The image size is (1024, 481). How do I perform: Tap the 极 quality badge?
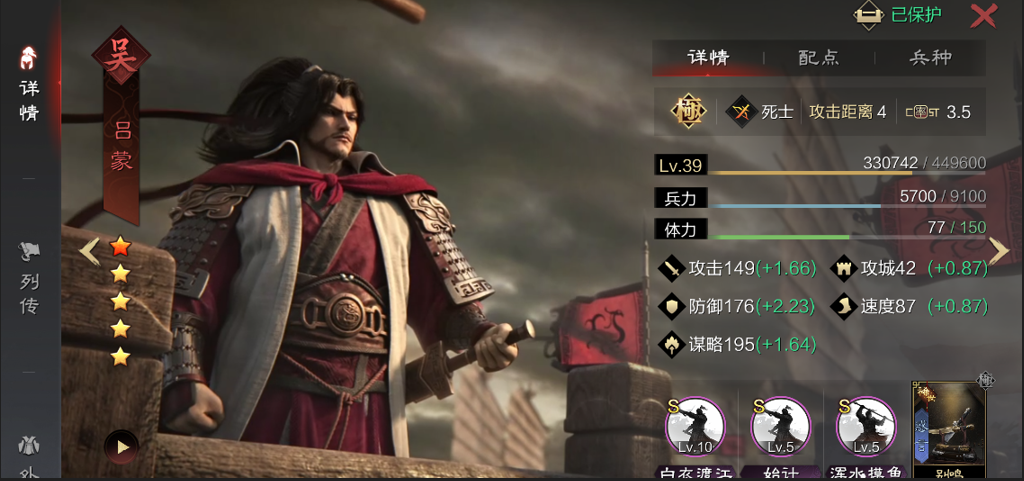coord(689,112)
